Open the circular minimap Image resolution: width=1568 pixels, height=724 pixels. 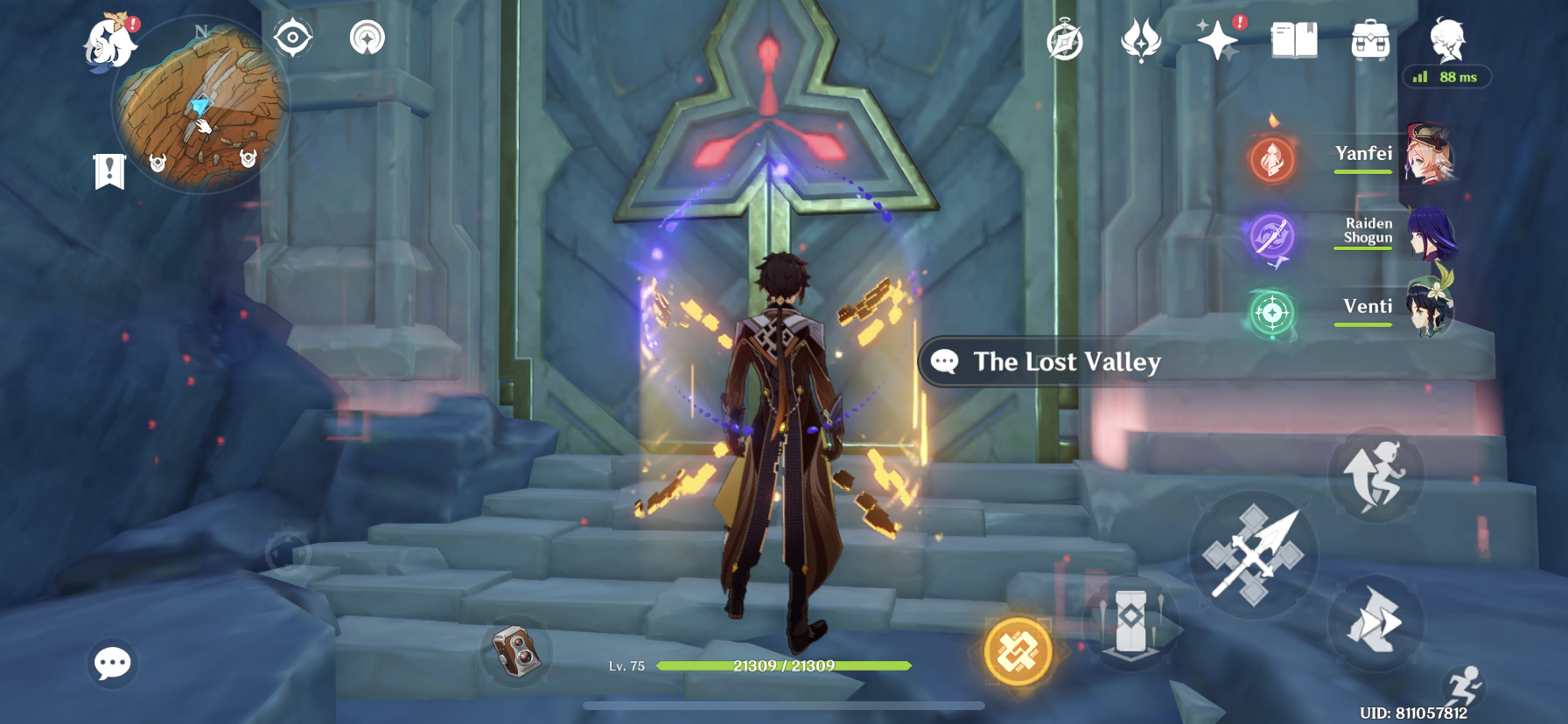click(201, 107)
